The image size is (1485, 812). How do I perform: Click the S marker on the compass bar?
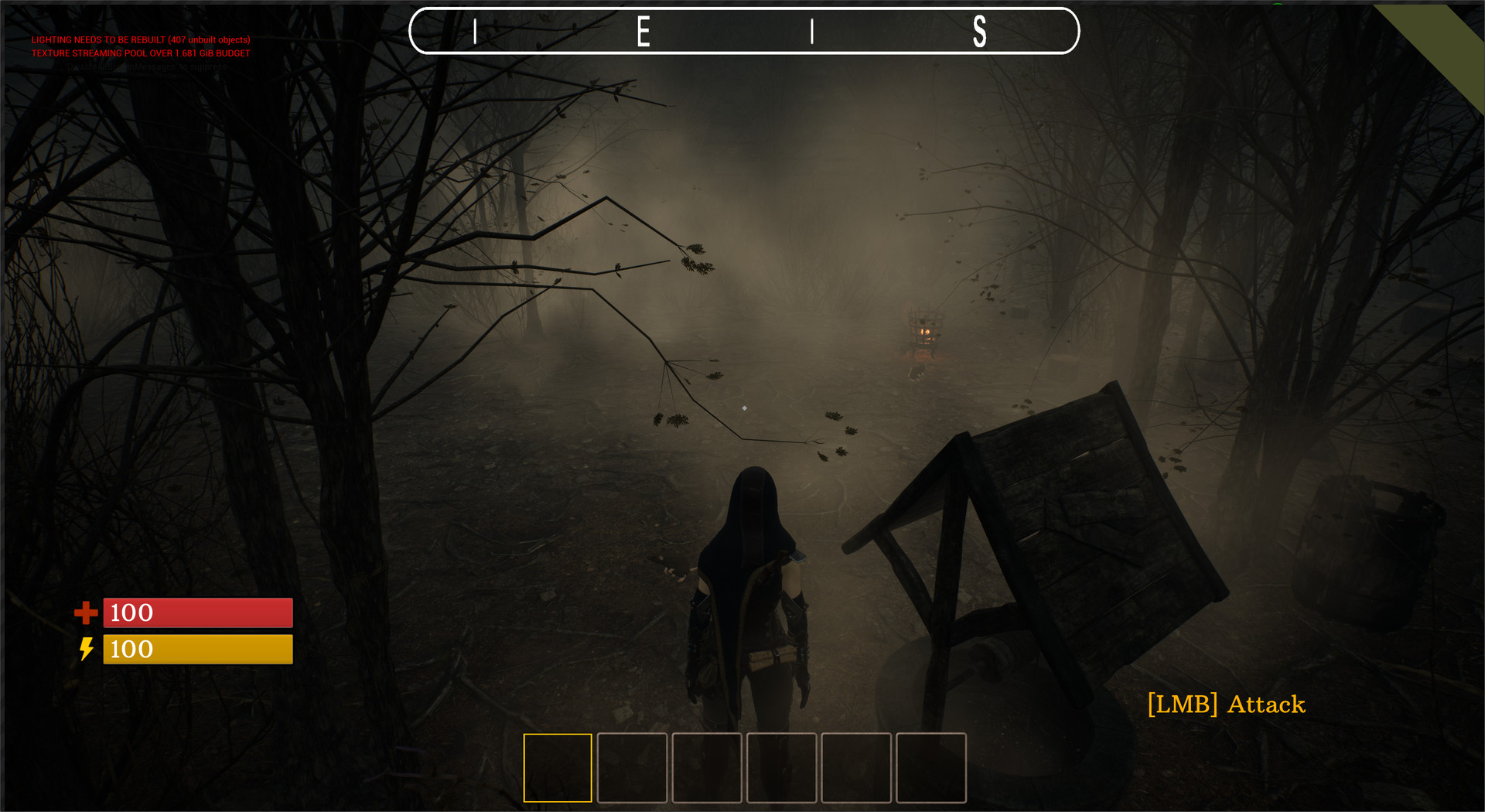(981, 32)
